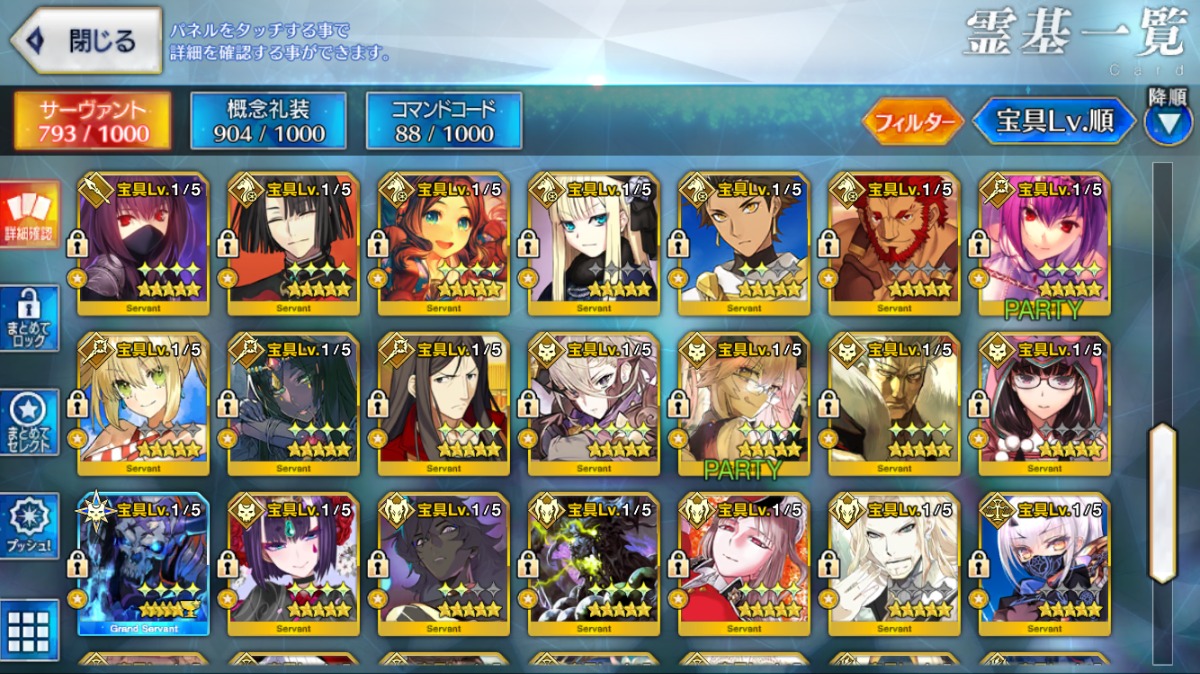This screenshot has height=674, width=1200.
Task: Click the プッシュ! button
Action: point(30,527)
